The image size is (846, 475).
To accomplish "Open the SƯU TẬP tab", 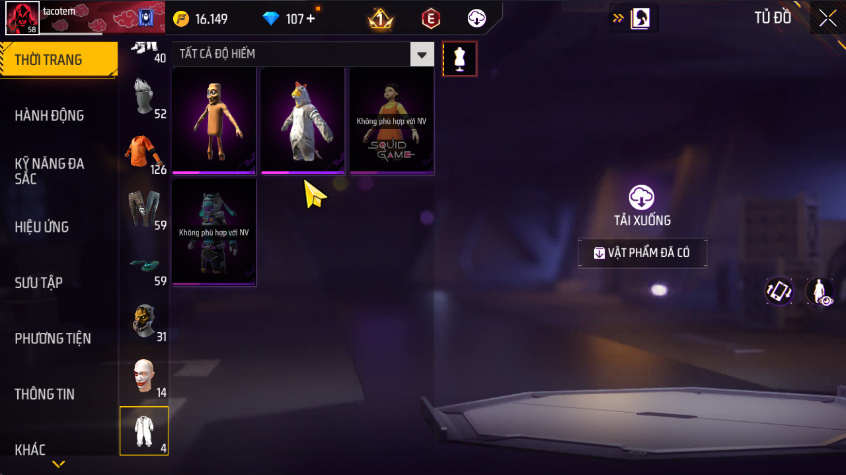I will (x=39, y=283).
